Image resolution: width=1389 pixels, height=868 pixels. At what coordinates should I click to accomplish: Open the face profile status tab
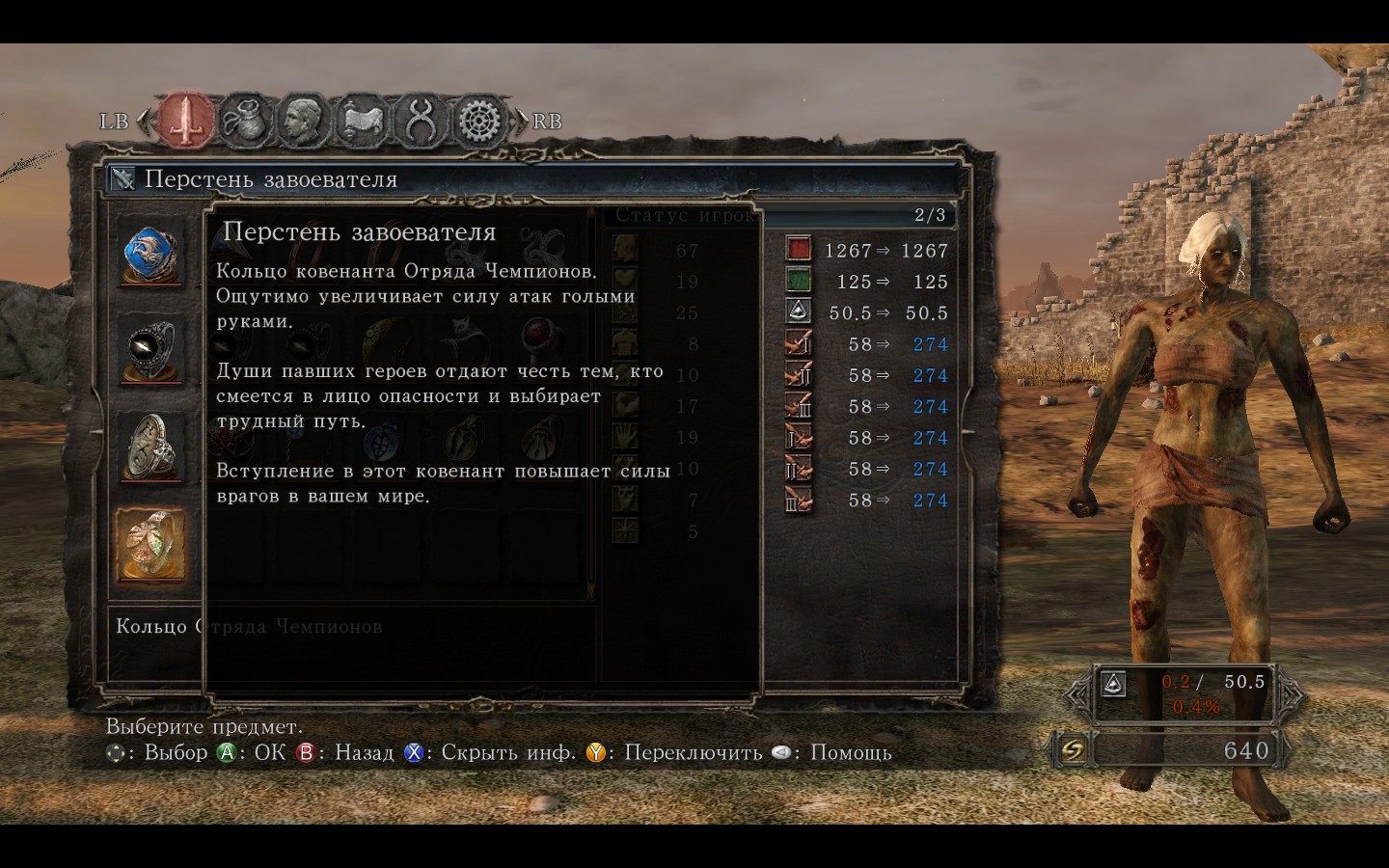click(303, 121)
